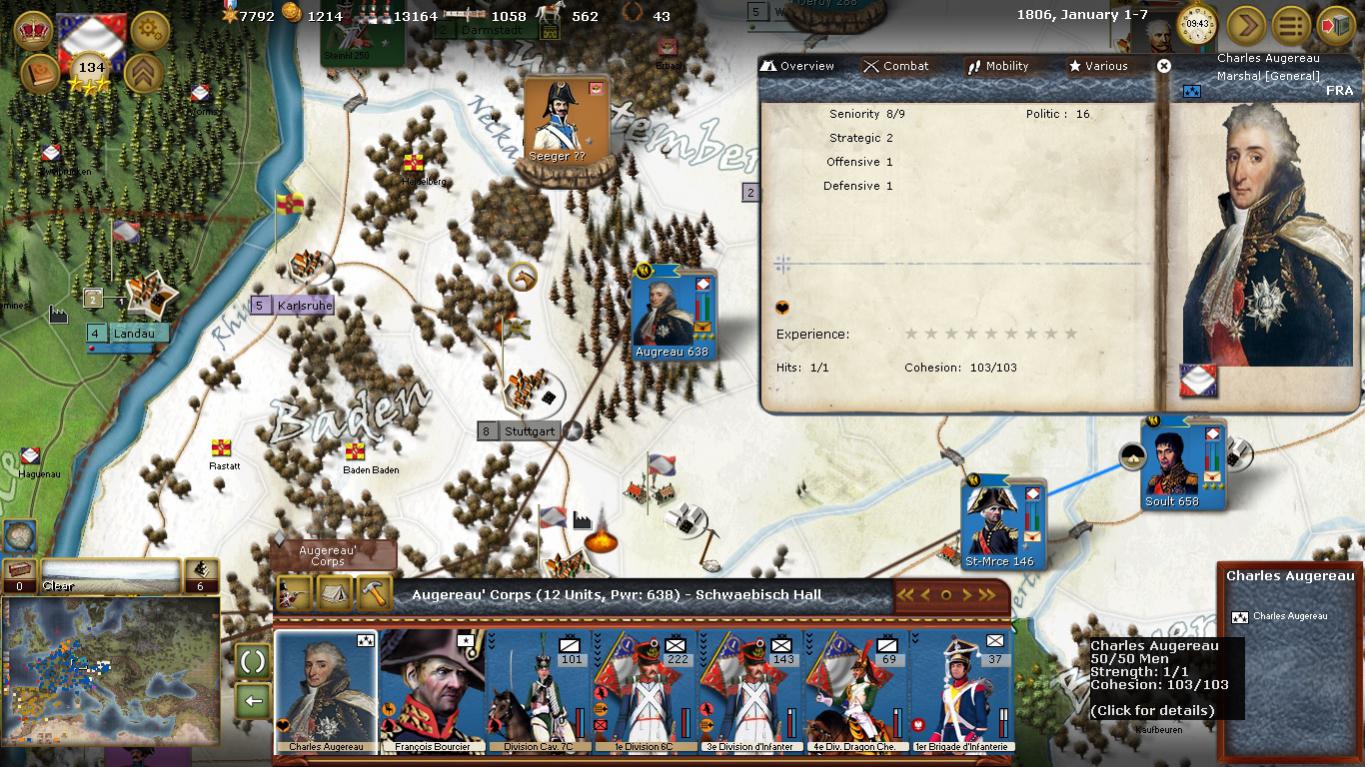Viewport: 1365px width, 767px height.
Task: Click the rank chevrons button
Action: 145,73
